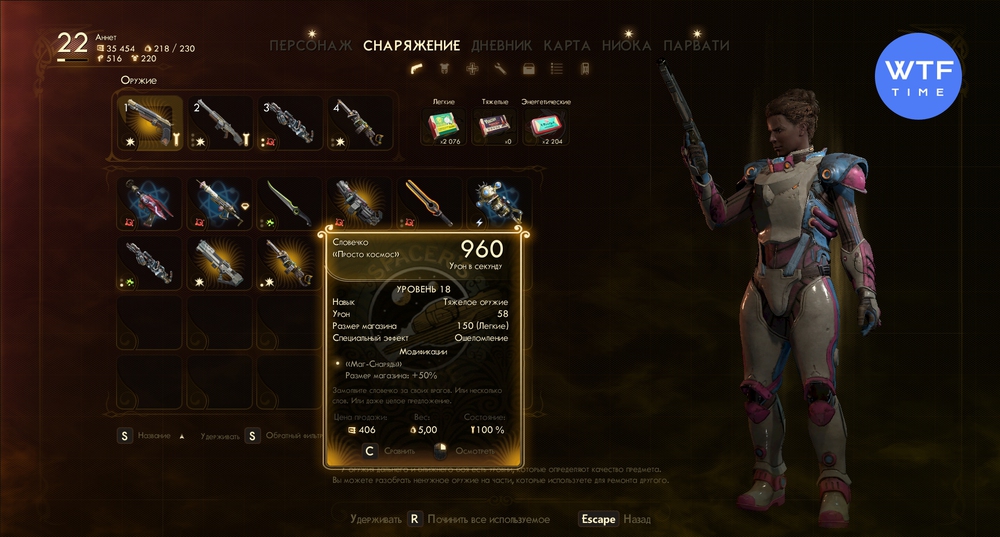Filter inventory by the plus-sign consumables icon
The width and height of the screenshot is (1000, 537).
[x=473, y=69]
